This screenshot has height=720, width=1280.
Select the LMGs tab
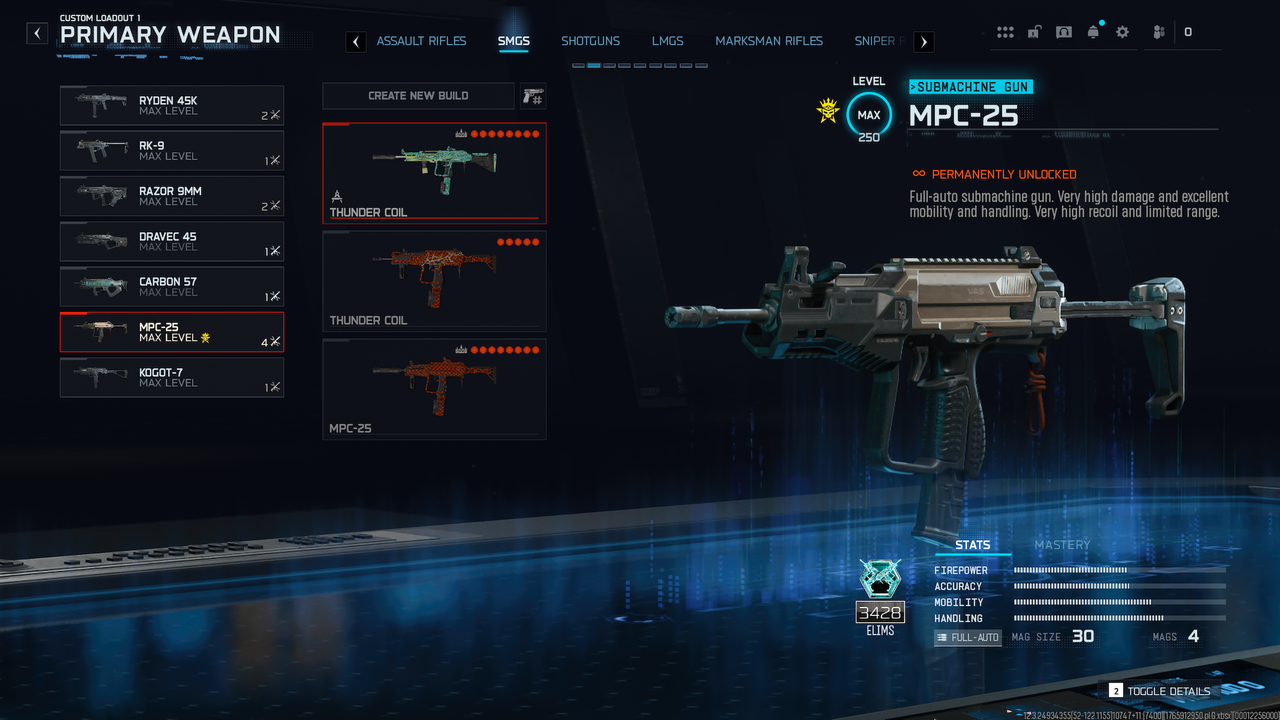667,41
